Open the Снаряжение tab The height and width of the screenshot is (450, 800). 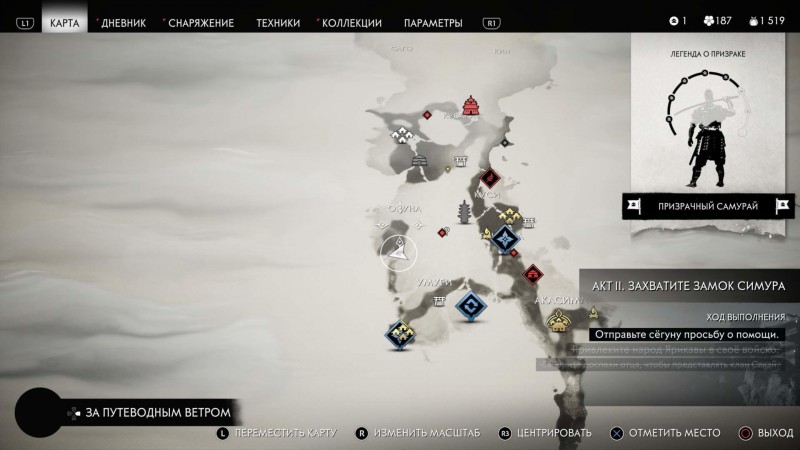coord(203,22)
